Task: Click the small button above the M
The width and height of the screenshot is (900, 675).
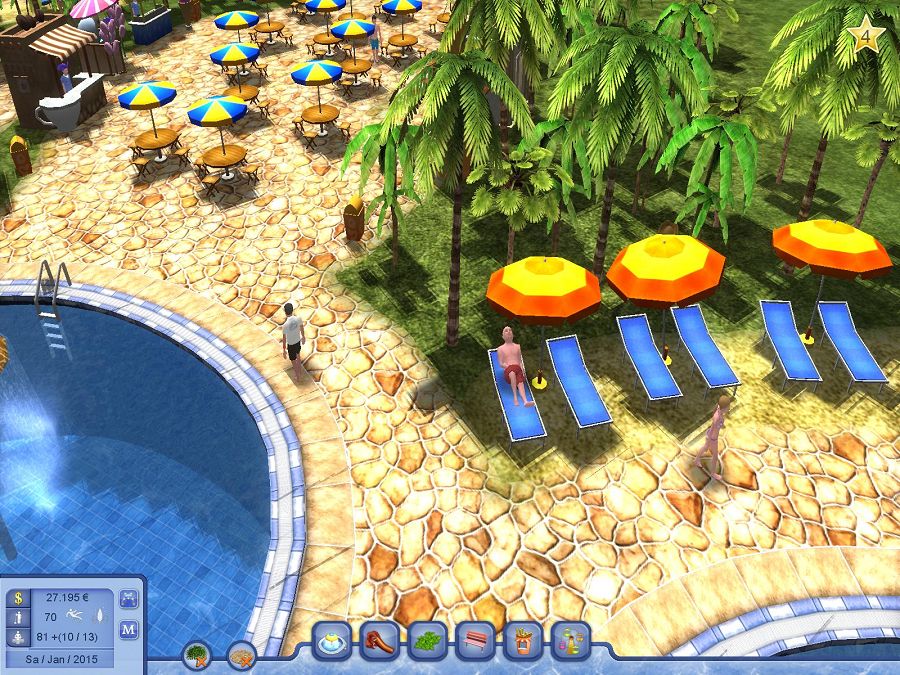Action: 129,599
